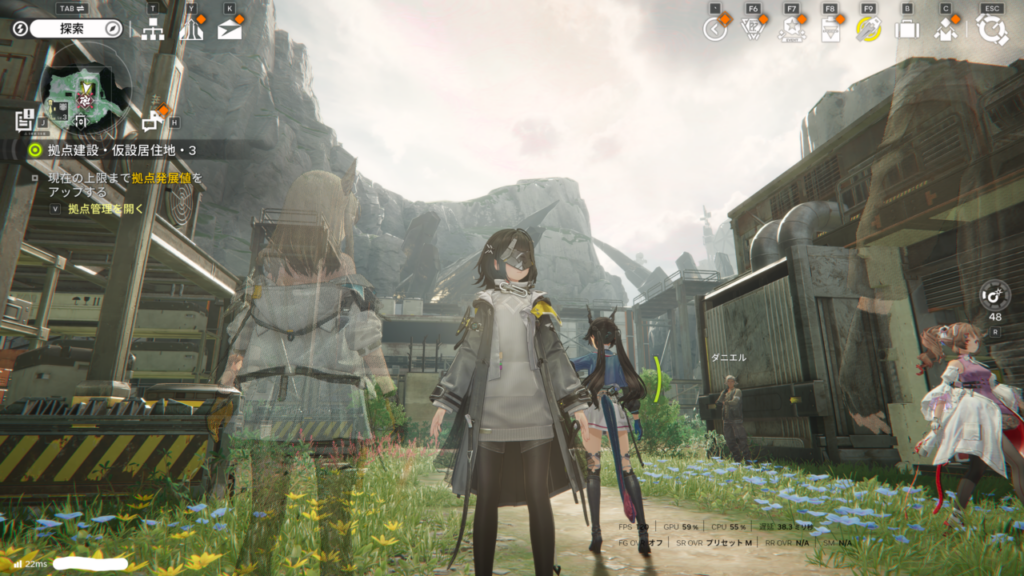Open the document with exclamation mark icon
Screen dimensions: 1024x576
click(23, 120)
